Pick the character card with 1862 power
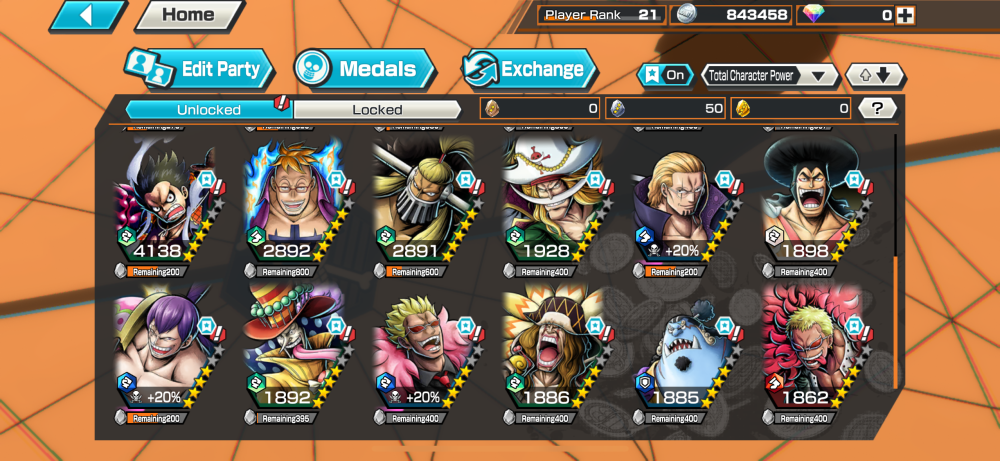The width and height of the screenshot is (1000, 461). coord(812,350)
